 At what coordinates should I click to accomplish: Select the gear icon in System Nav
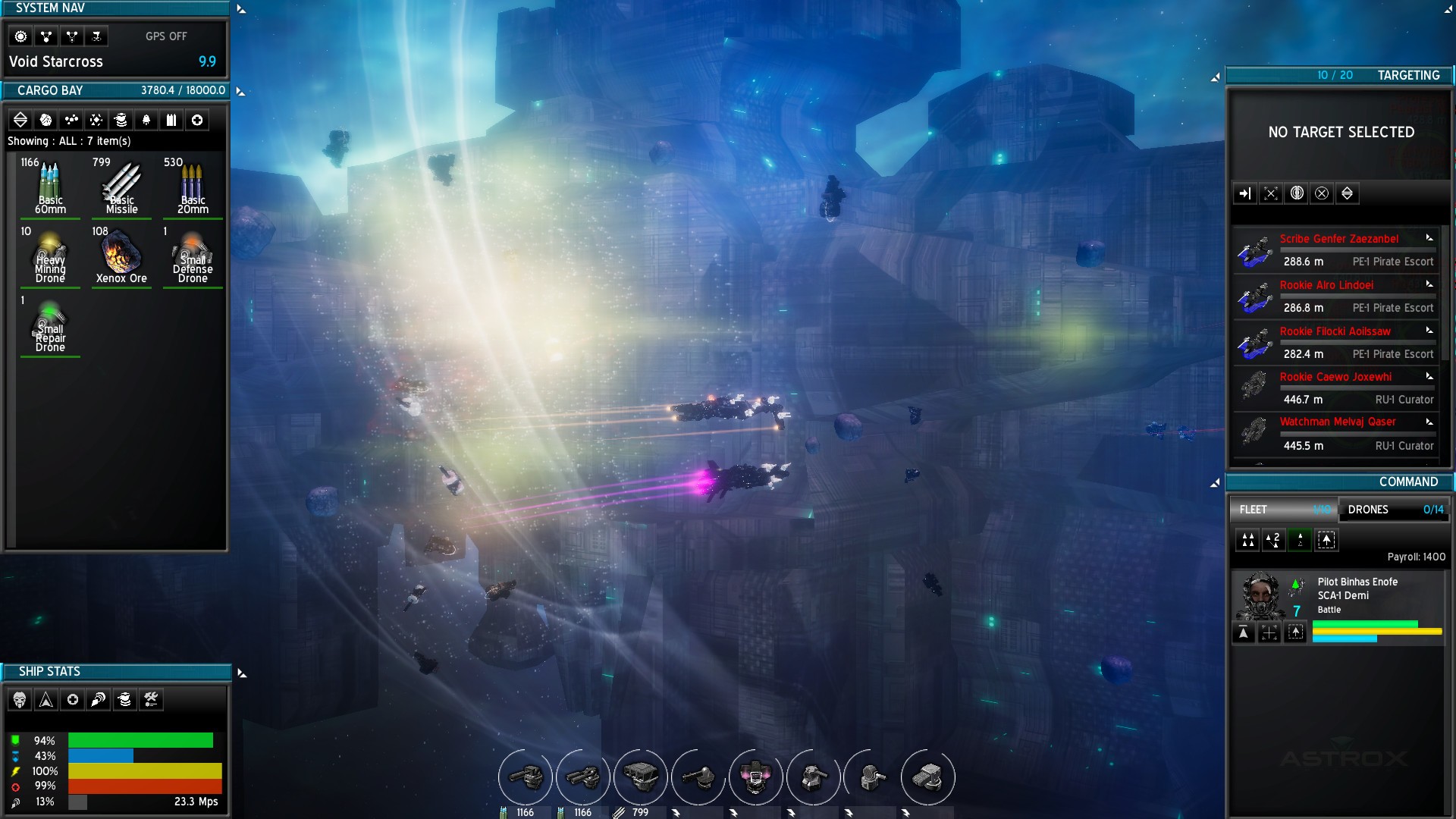coord(20,36)
